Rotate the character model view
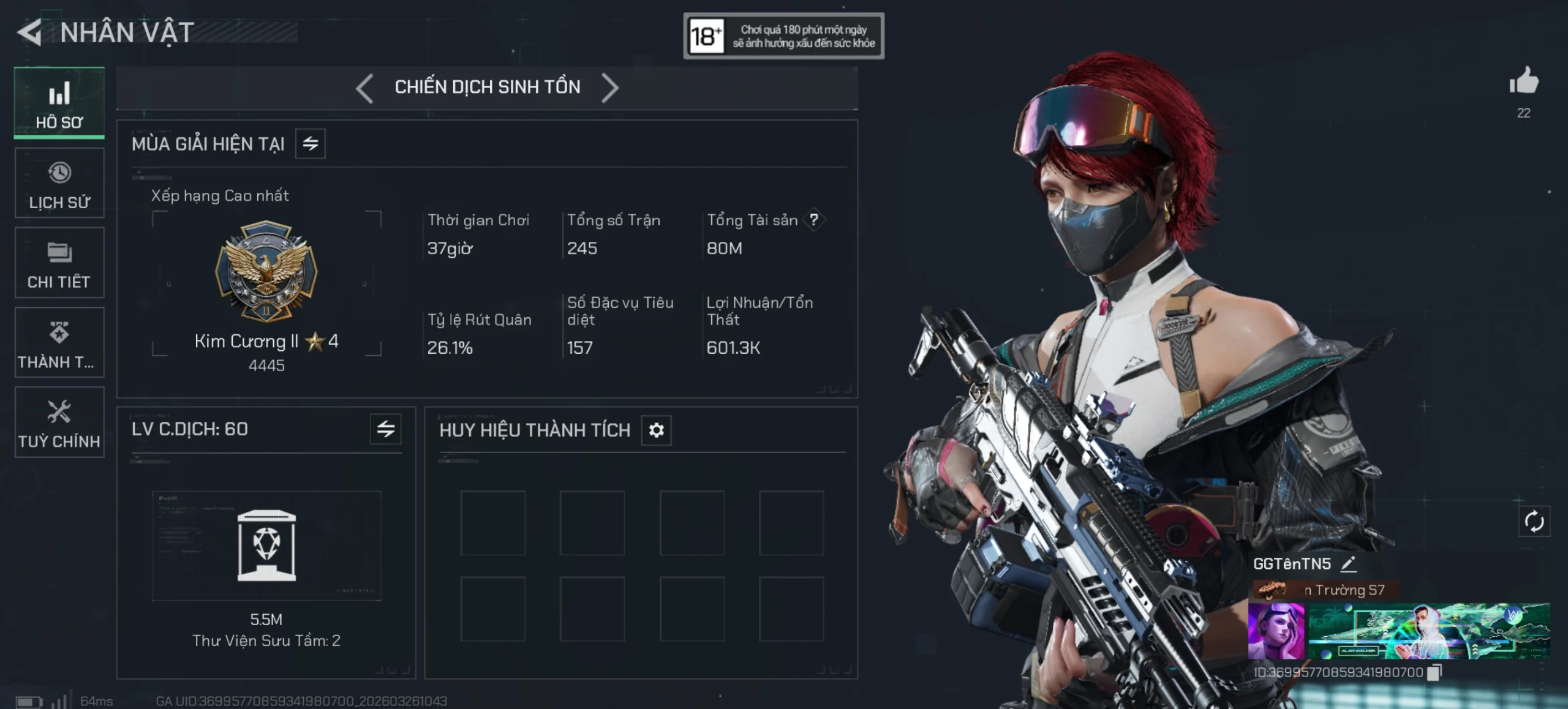Screen dimensions: 1568x709 pos(1534,522)
